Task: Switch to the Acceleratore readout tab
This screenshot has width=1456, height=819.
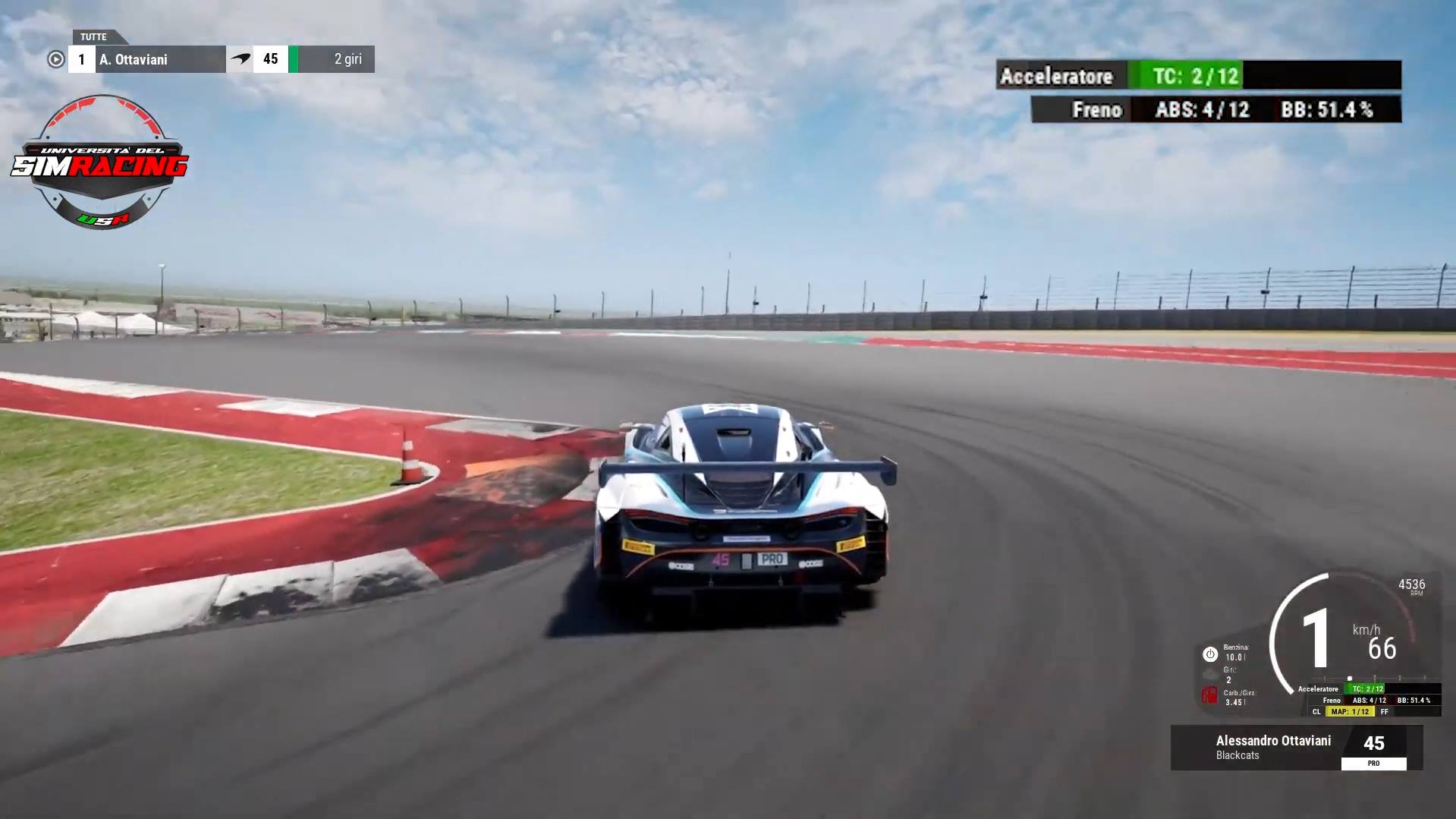Action: tap(1057, 76)
